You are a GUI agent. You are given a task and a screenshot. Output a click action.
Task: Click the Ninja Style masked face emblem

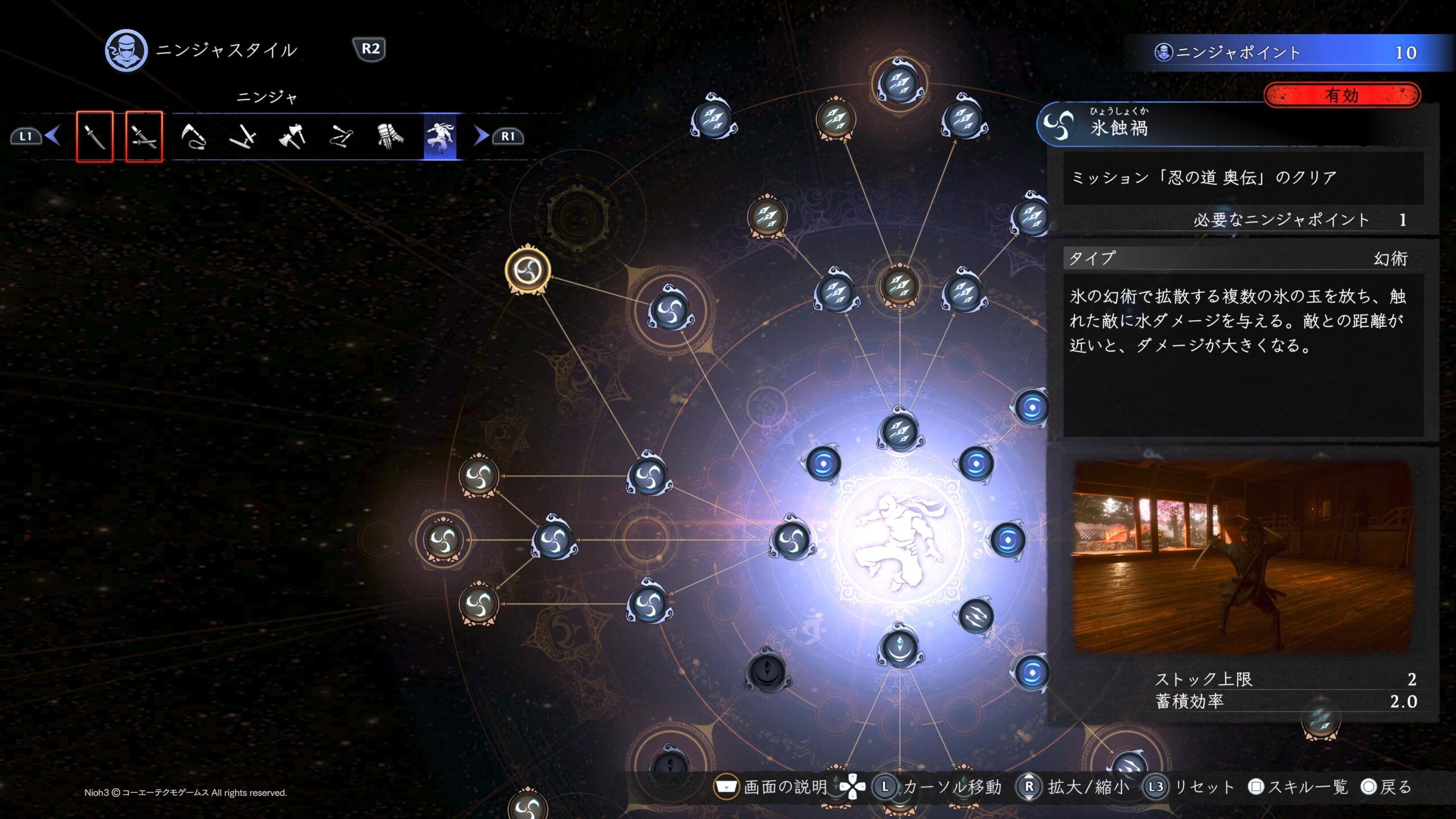pos(126,51)
